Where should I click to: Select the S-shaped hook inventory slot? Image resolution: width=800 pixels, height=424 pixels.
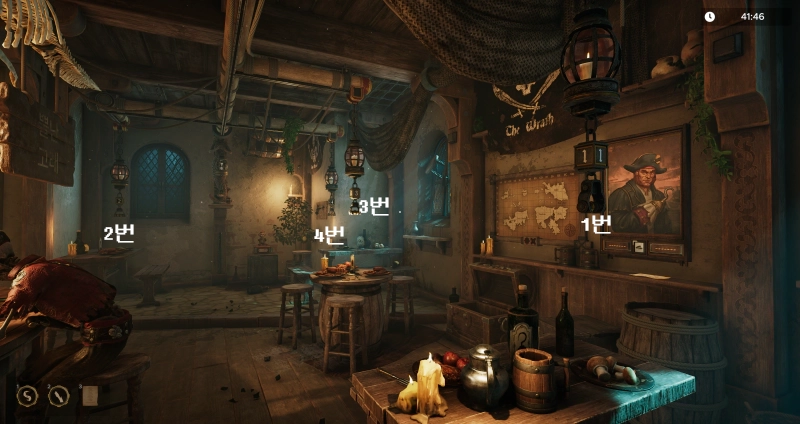coord(27,396)
